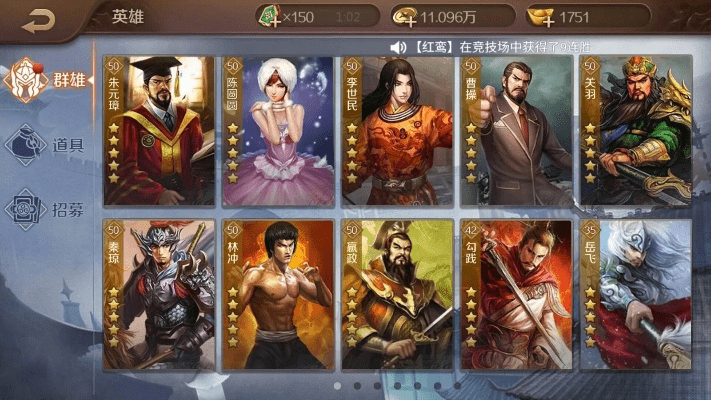Viewport: 711px width, 400px height.
Task: Click the speaker announcement icon
Action: 398,47
